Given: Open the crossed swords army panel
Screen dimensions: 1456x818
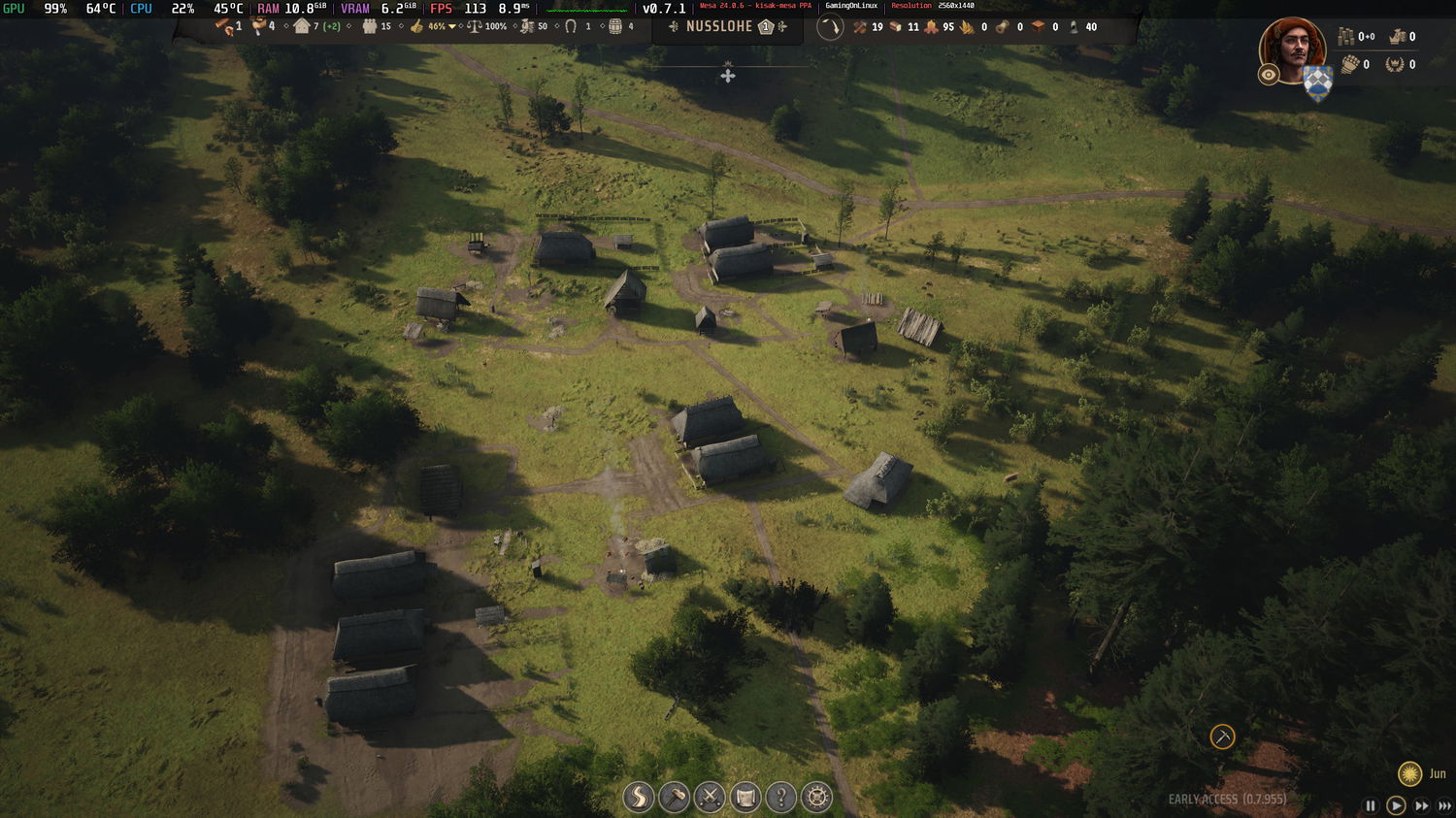Looking at the screenshot, I should coord(710,798).
